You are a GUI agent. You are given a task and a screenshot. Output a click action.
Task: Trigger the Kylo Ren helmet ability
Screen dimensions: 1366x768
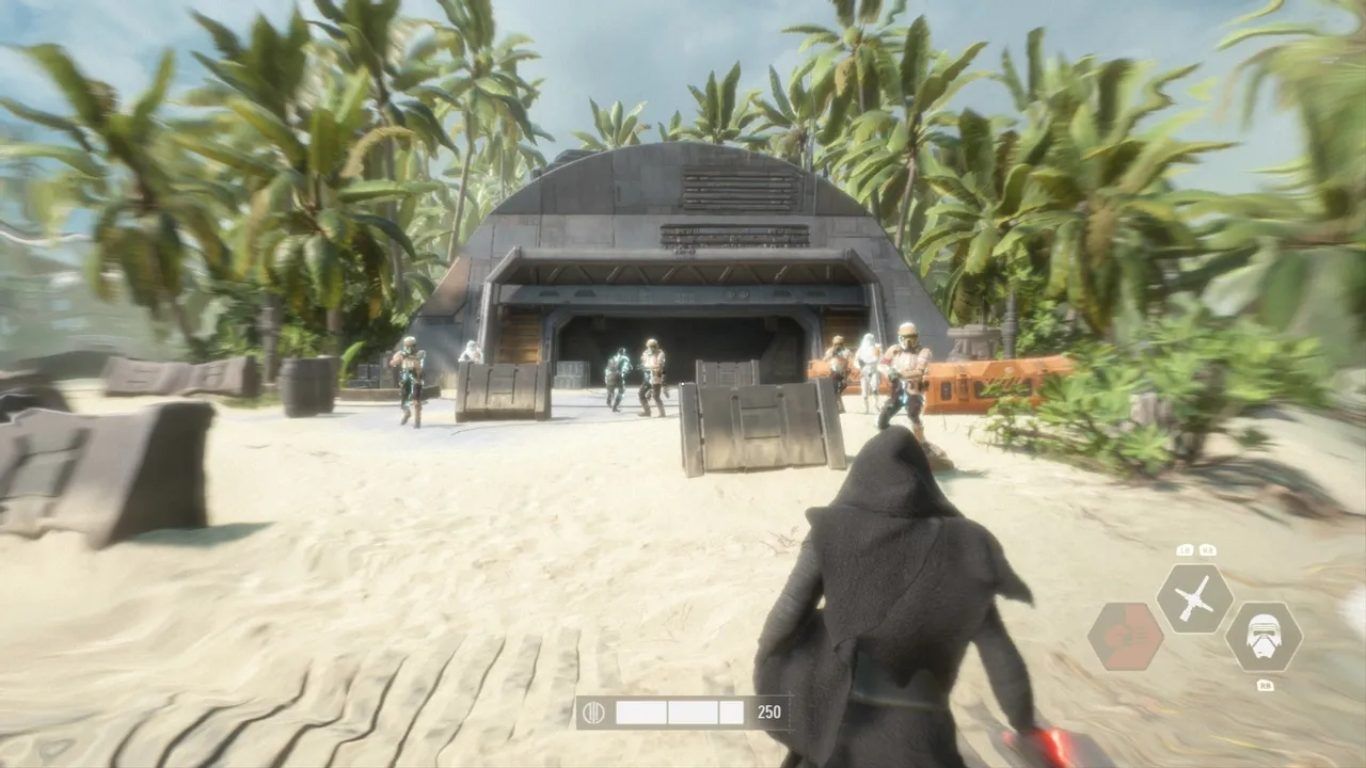[1263, 636]
